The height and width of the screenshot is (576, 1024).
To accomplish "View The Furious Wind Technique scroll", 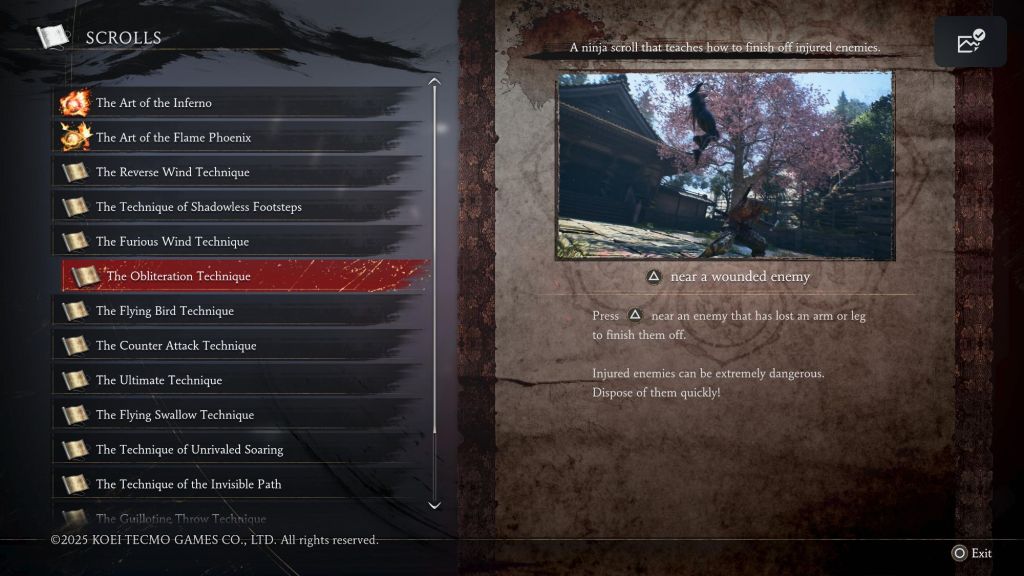I will click(x=172, y=242).
